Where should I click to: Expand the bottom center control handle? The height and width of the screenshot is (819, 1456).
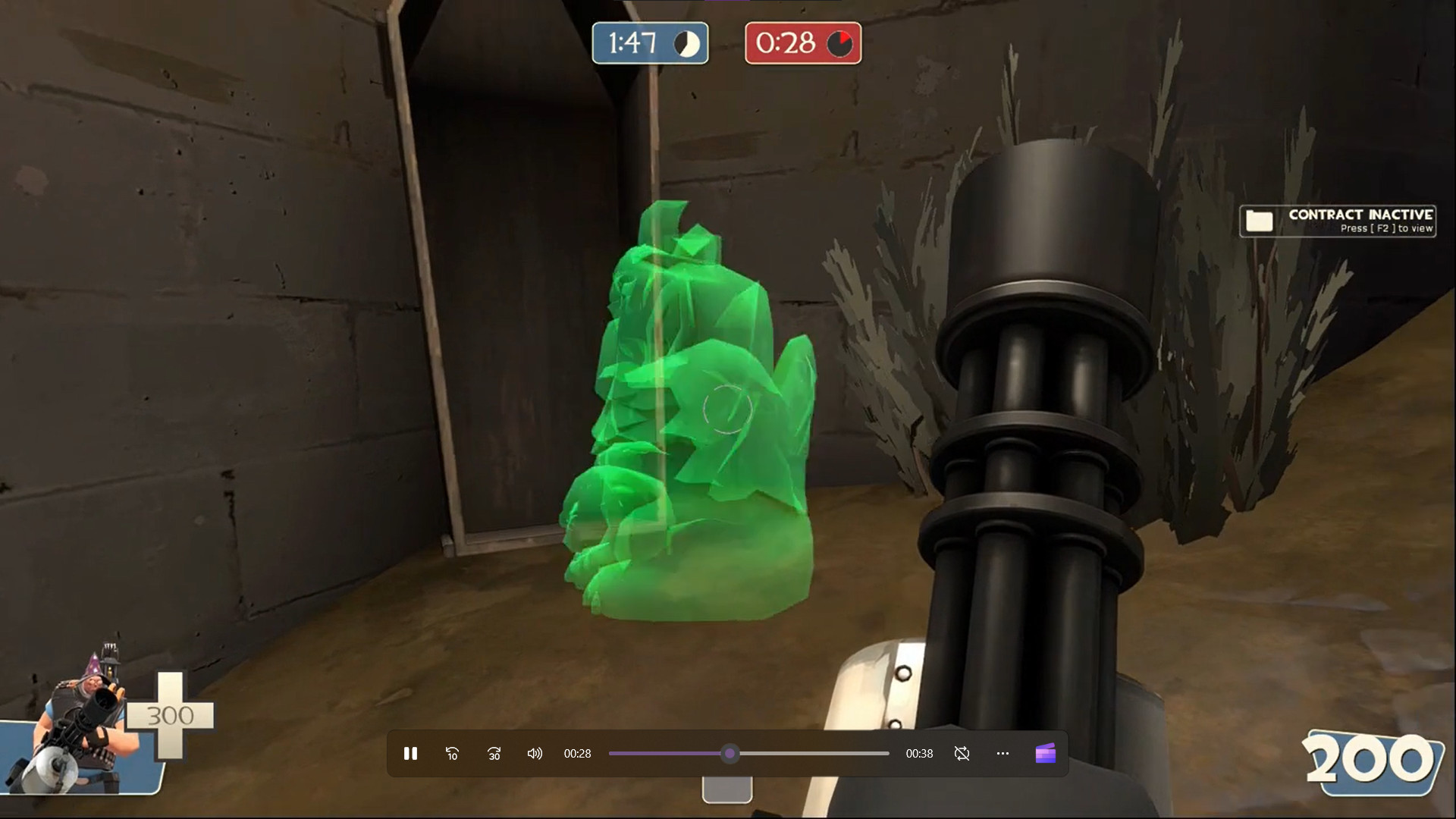coord(727,789)
